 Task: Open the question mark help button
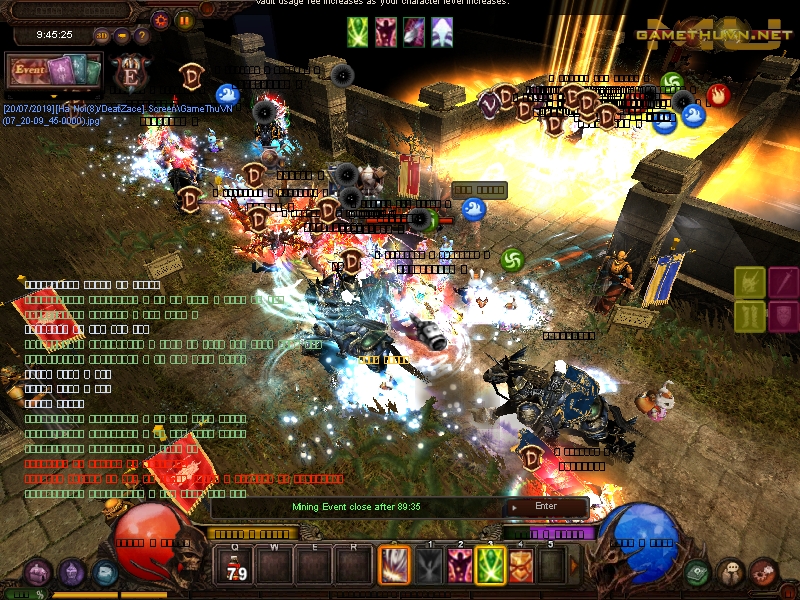point(142,35)
